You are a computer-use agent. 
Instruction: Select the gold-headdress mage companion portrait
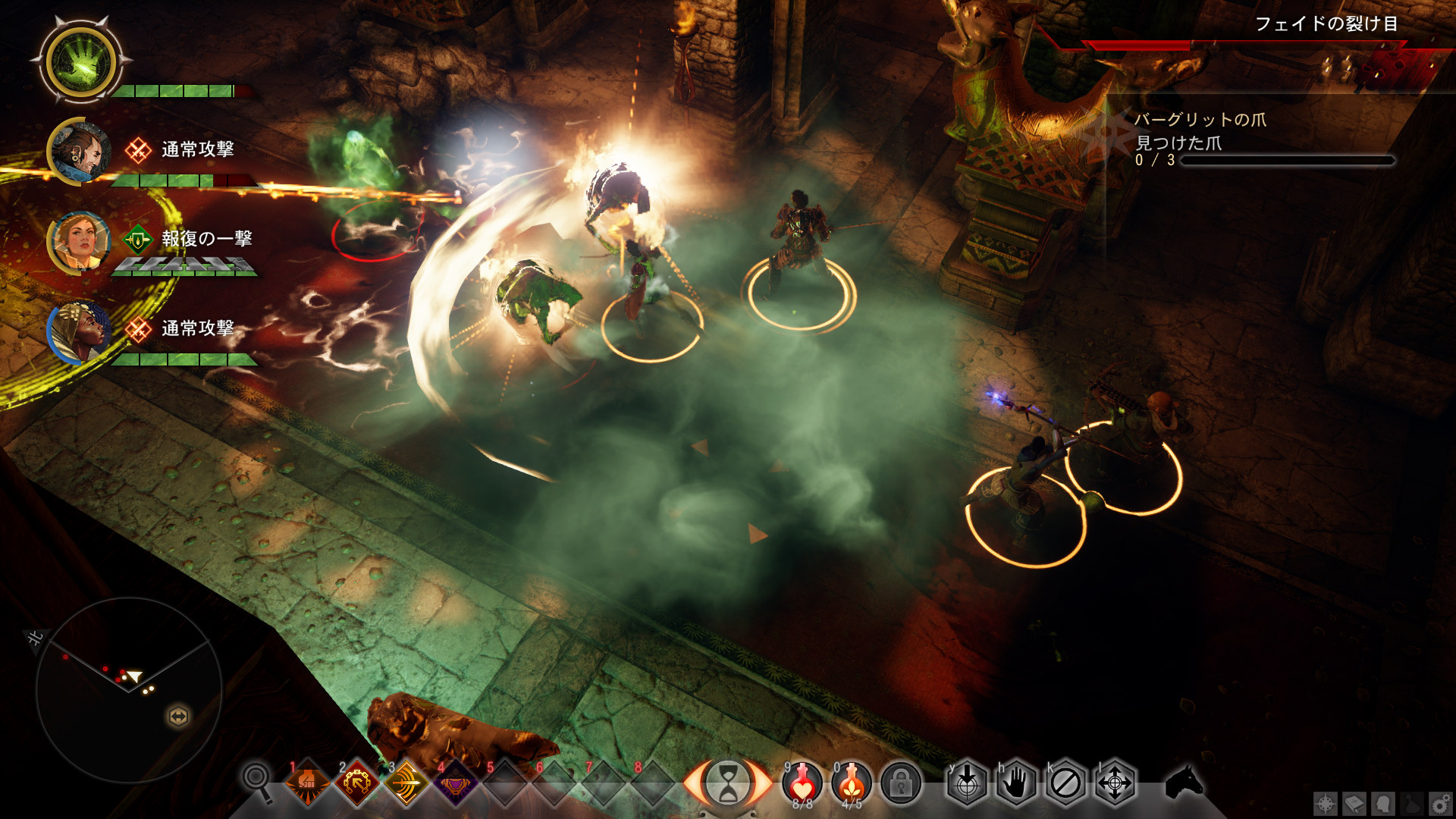(x=79, y=332)
